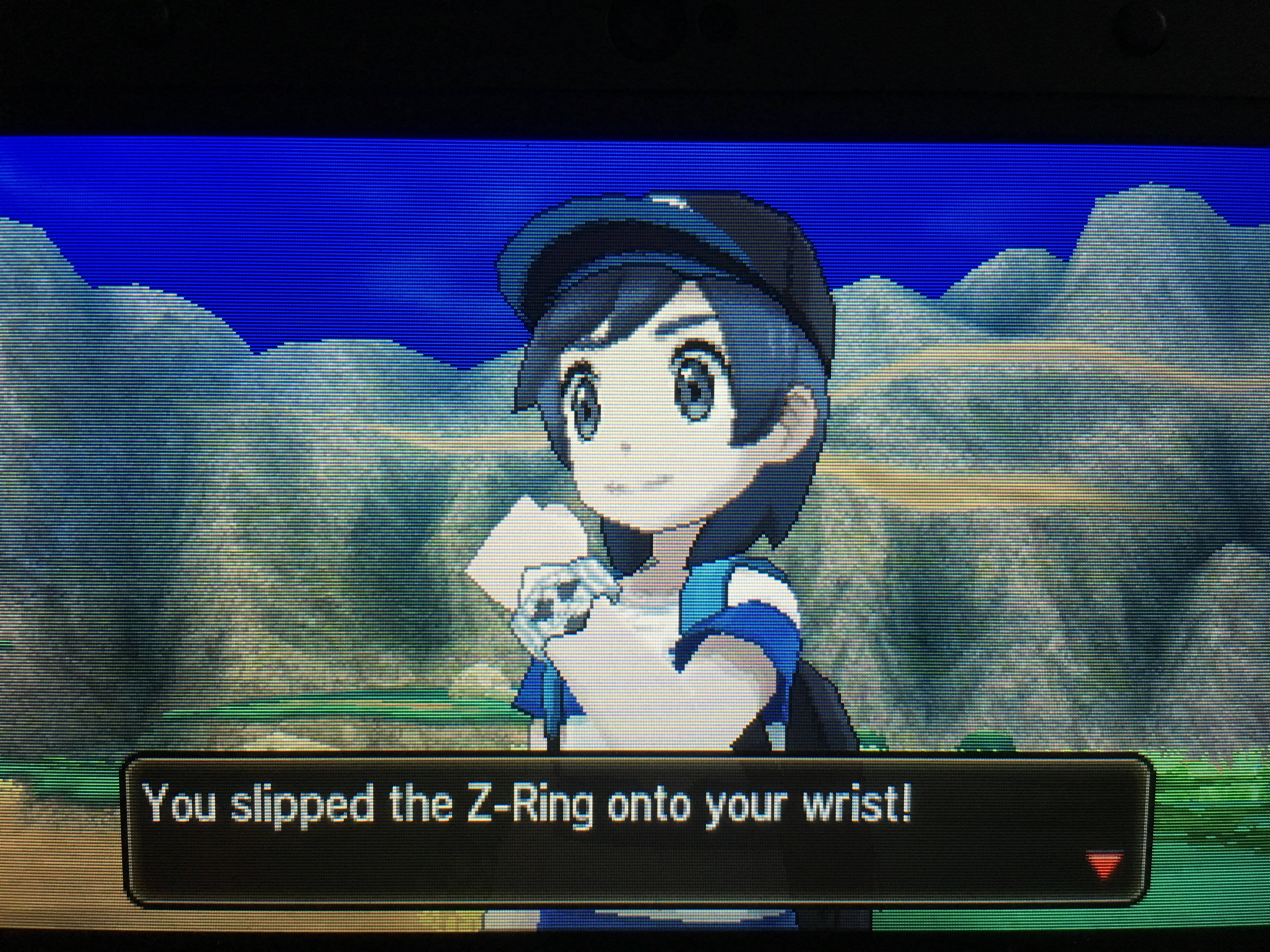The image size is (1270, 952).
Task: Advance dialogue with the red arrow
Action: point(1103,865)
